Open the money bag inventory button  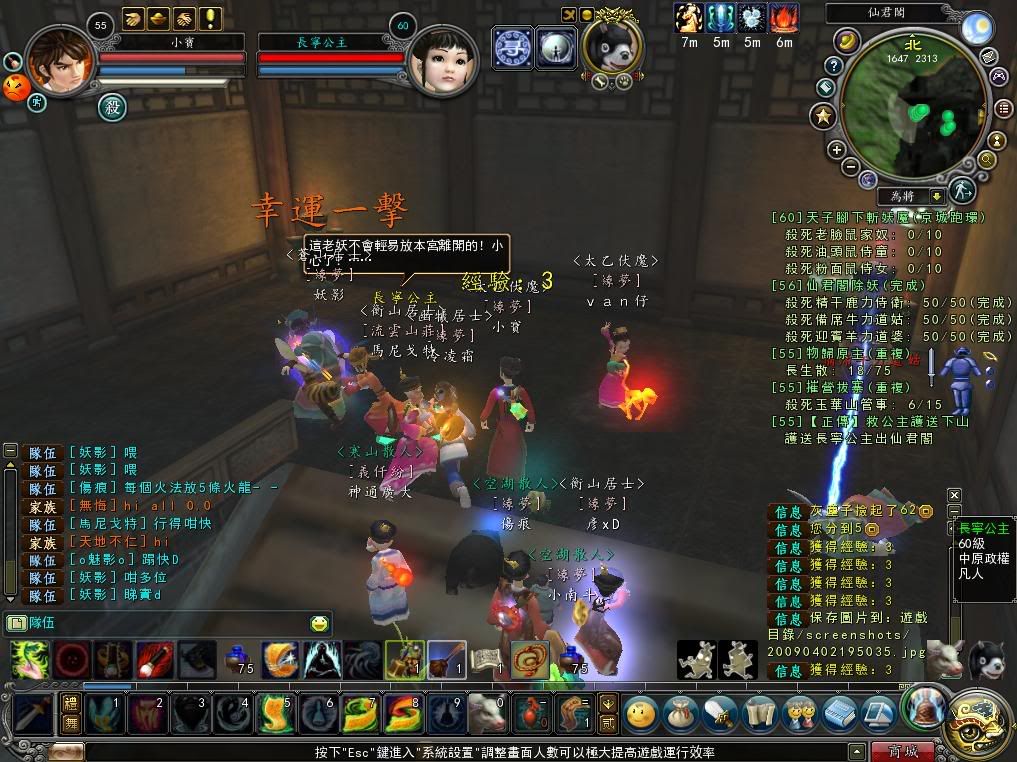pyautogui.click(x=681, y=714)
